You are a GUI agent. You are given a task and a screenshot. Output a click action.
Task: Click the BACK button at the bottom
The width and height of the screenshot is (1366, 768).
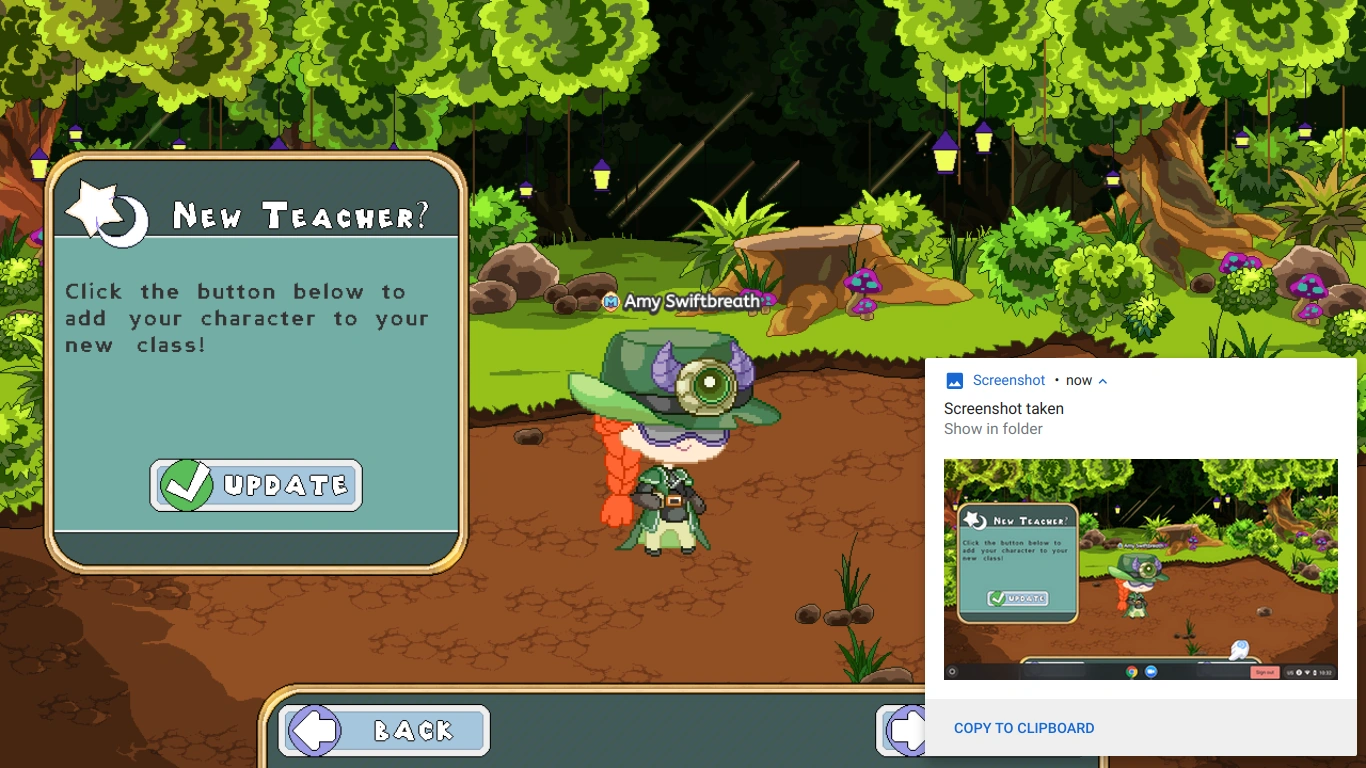click(383, 730)
